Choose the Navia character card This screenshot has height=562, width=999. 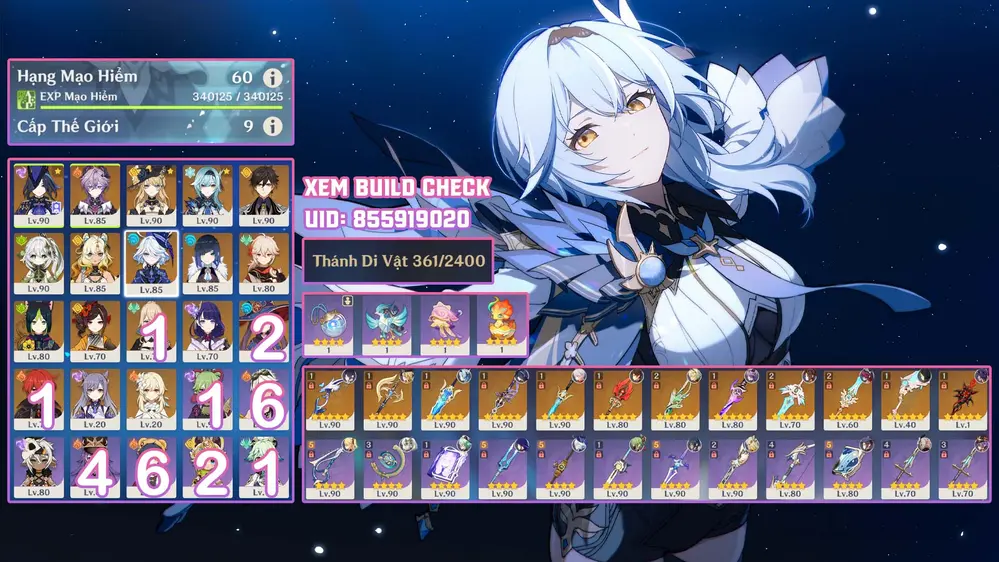tap(151, 194)
